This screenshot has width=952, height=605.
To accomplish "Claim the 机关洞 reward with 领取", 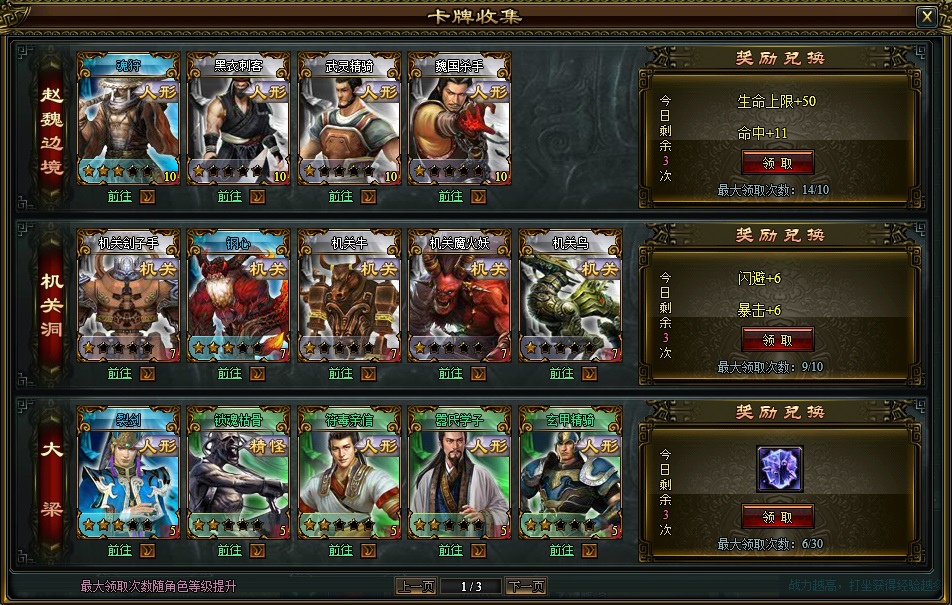I will click(777, 340).
